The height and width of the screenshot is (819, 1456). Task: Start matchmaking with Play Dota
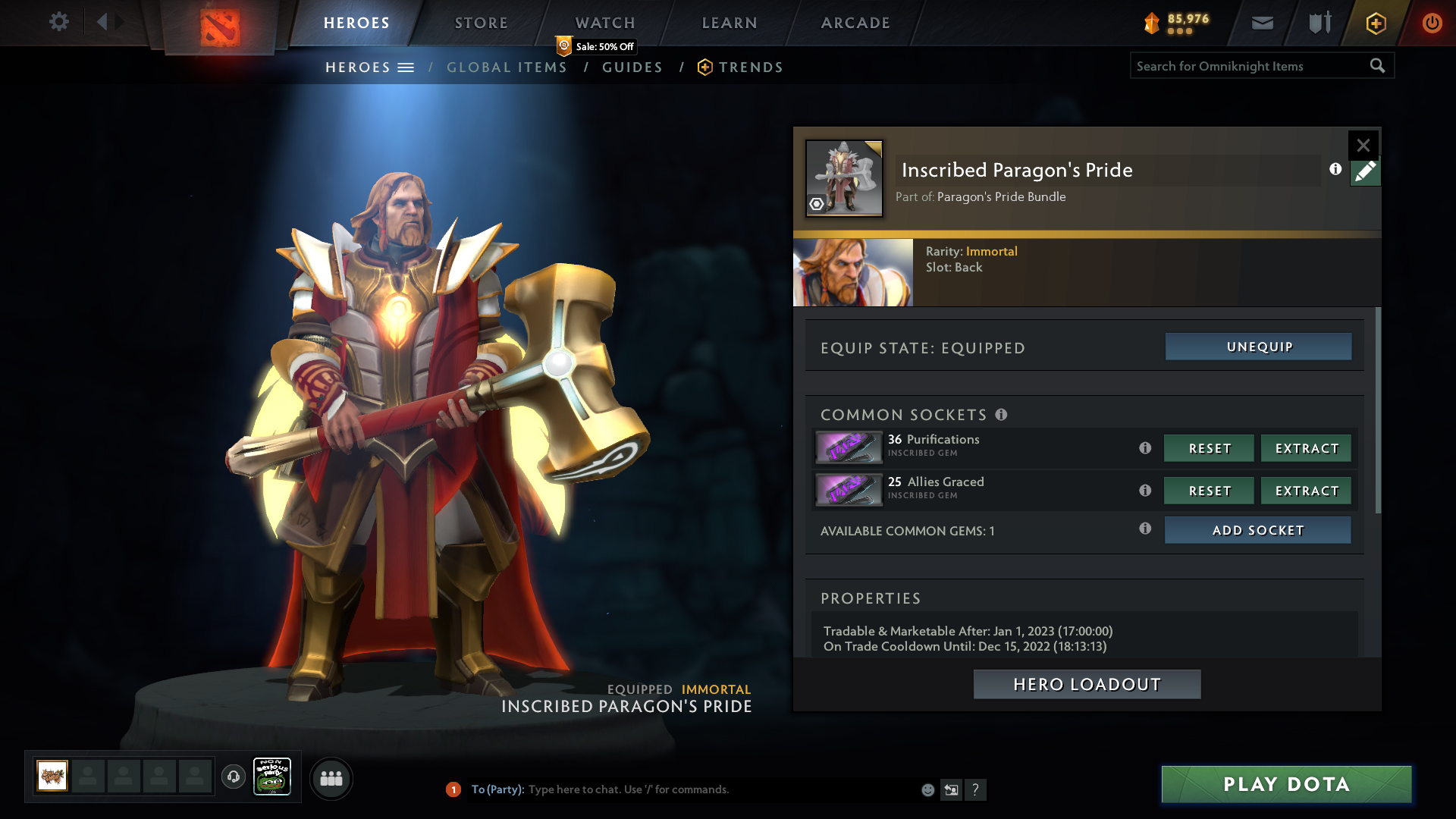tap(1286, 784)
